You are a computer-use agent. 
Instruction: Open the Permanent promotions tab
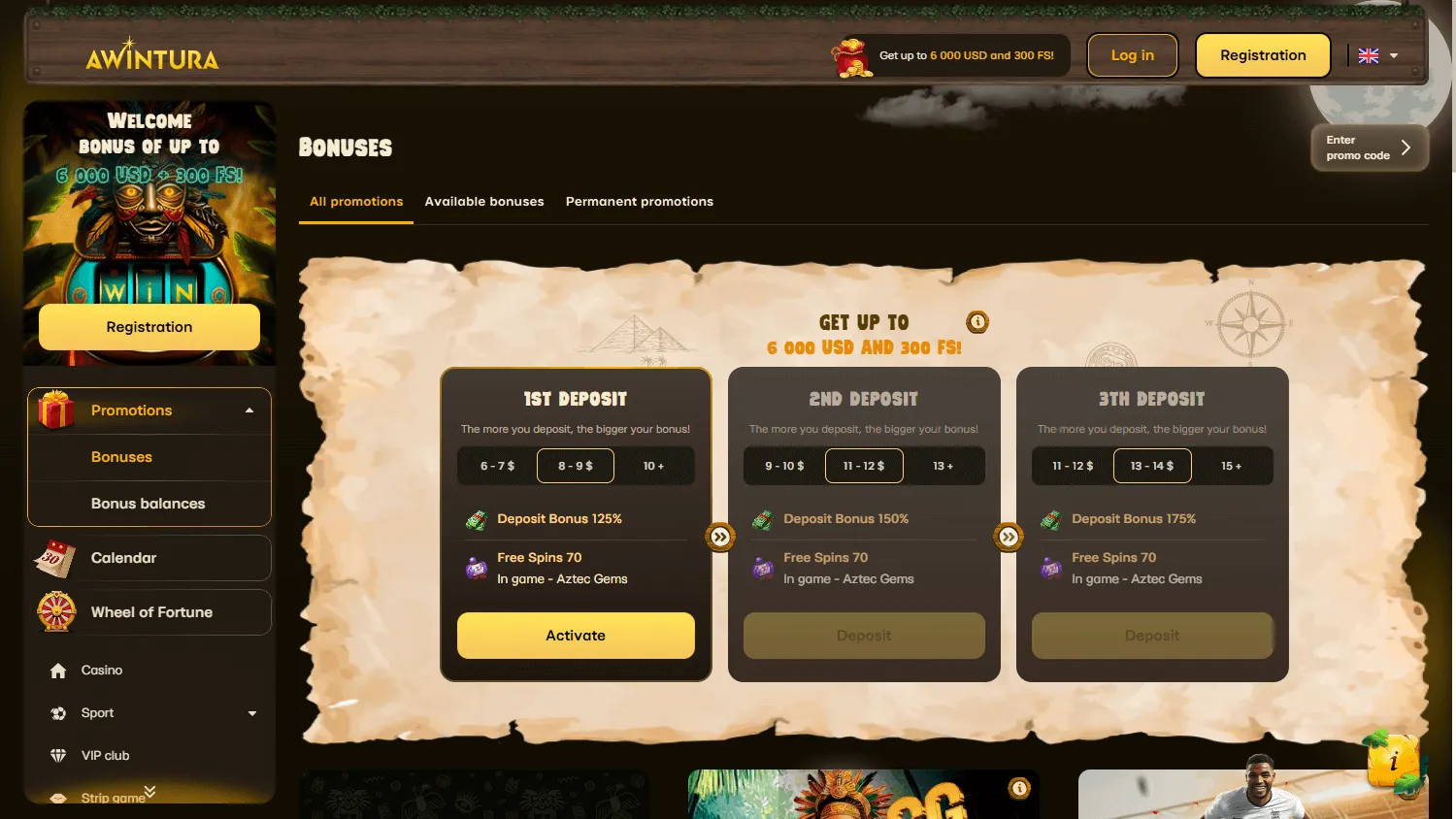(x=639, y=201)
